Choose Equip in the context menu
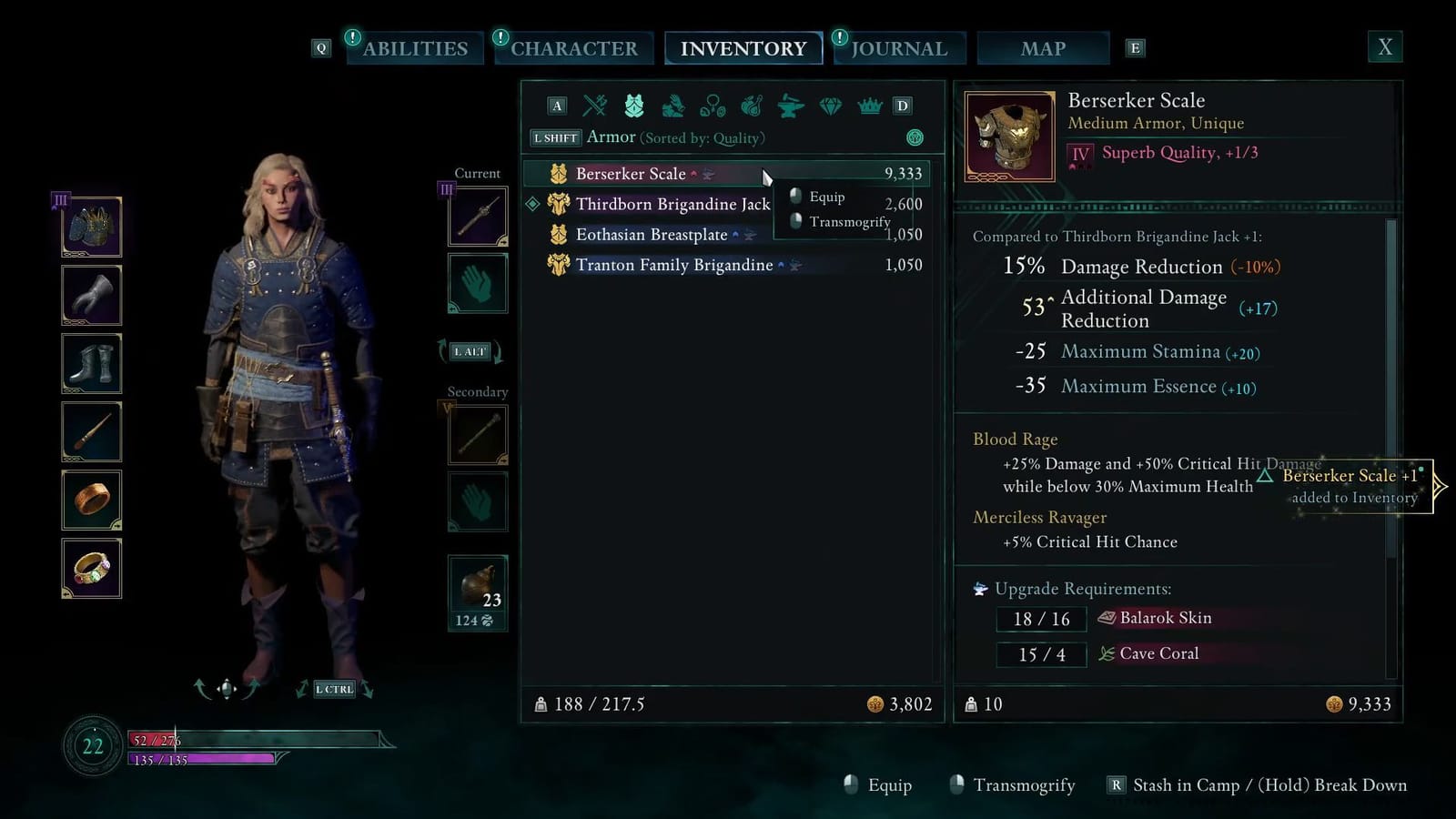Screen dimensions: 1456x819 (x=825, y=197)
